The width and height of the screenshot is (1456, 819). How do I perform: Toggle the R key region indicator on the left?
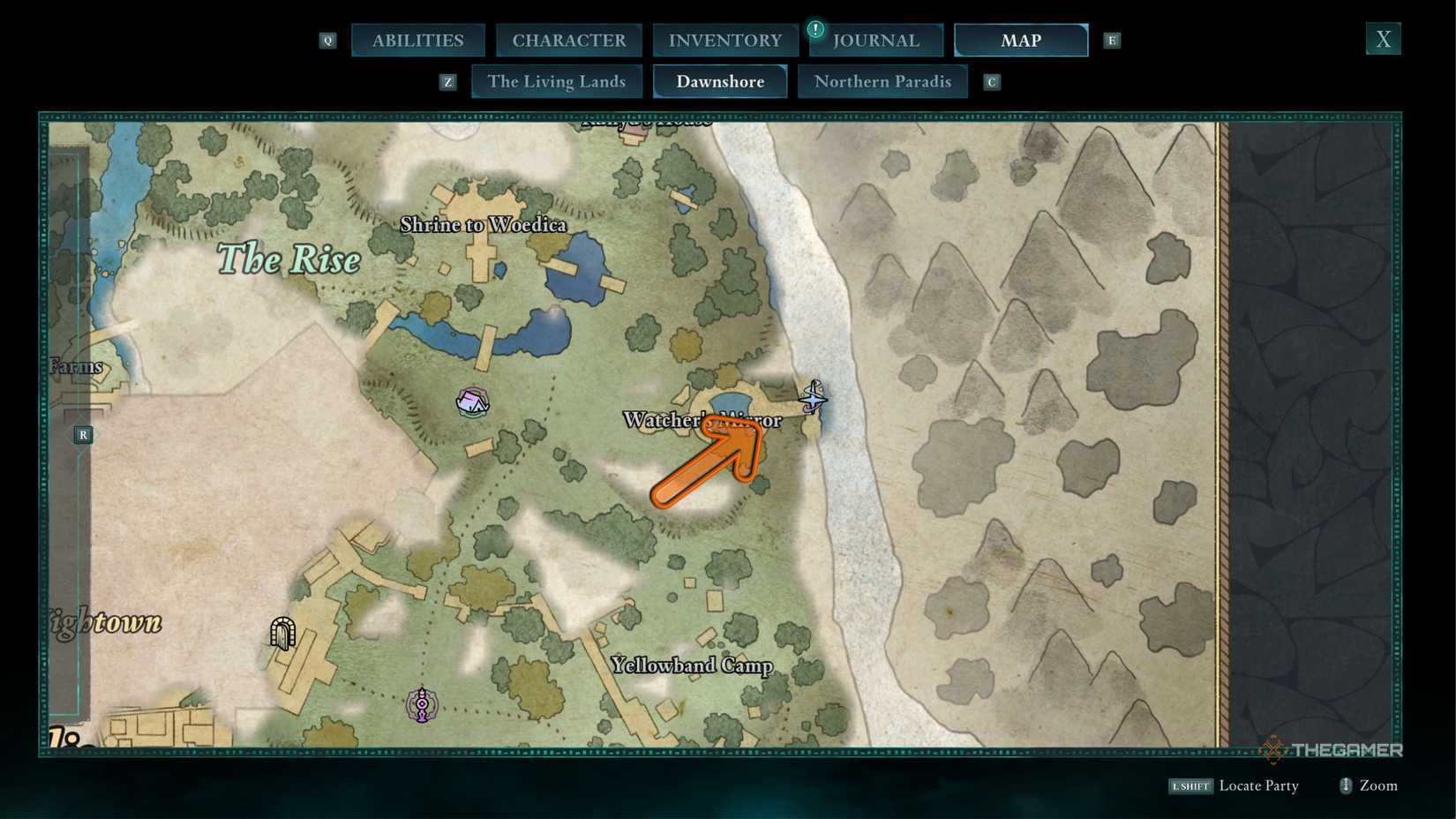83,434
